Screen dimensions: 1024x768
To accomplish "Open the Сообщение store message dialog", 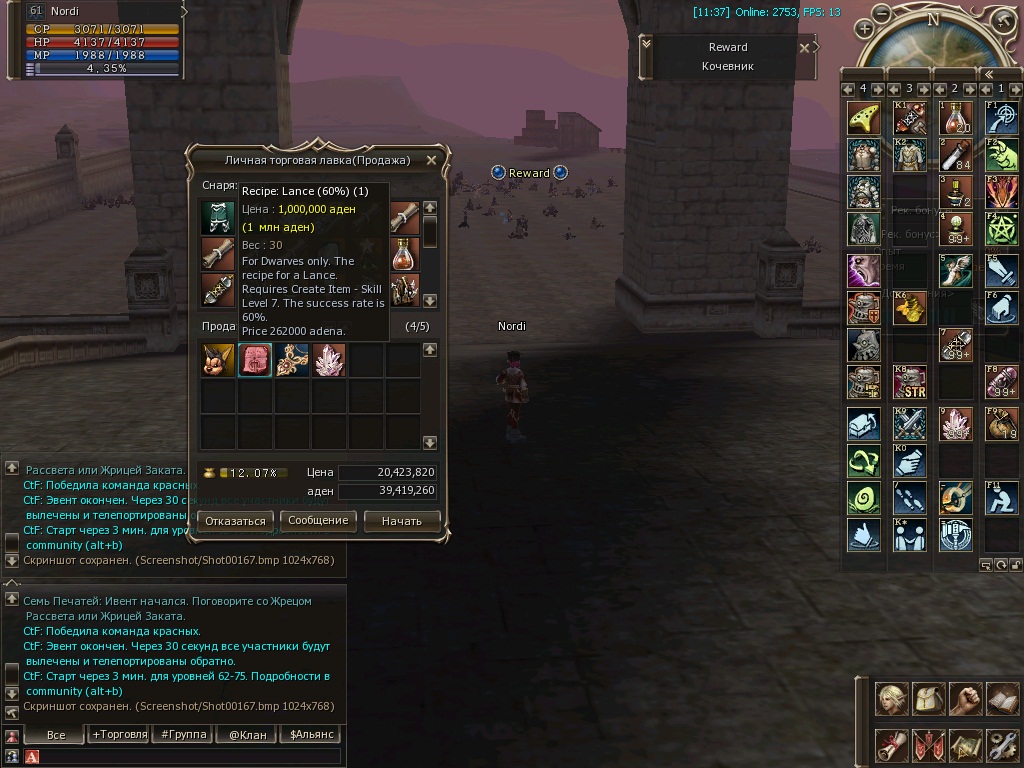I will pos(318,521).
